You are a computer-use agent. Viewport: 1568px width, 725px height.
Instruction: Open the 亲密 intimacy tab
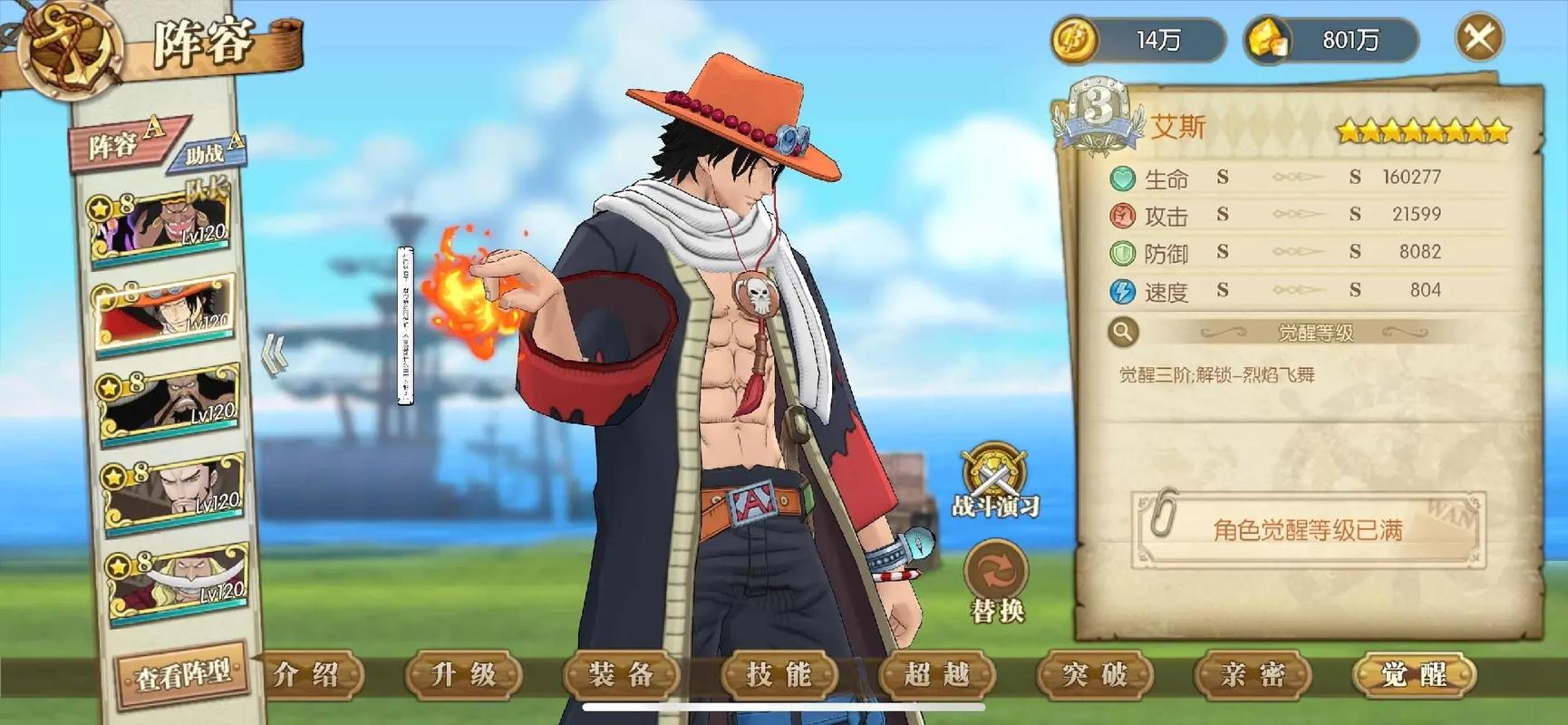1253,675
